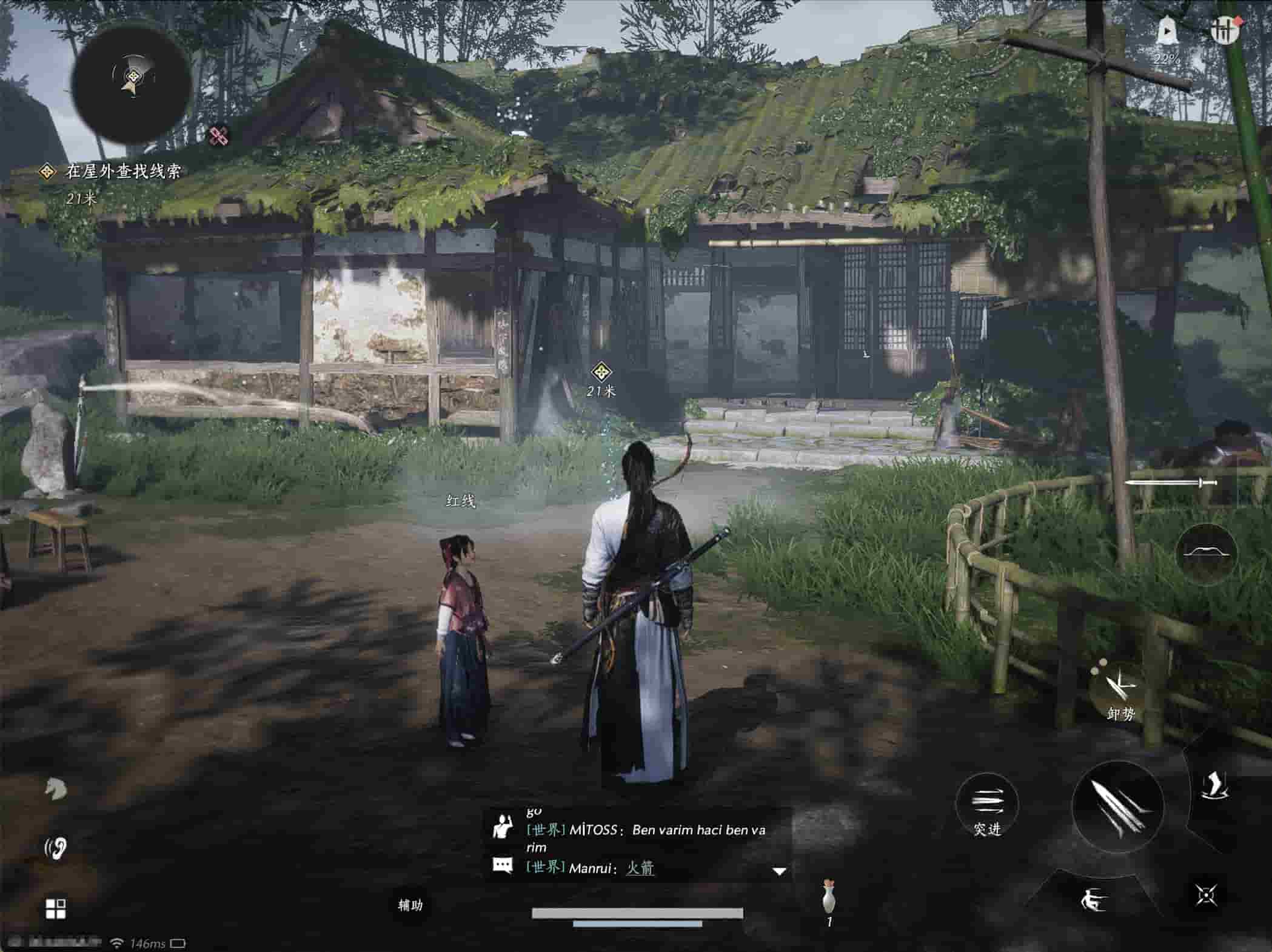Viewport: 1272px width, 952px height.
Task: Tap the main sword attack button
Action: pos(1117,806)
